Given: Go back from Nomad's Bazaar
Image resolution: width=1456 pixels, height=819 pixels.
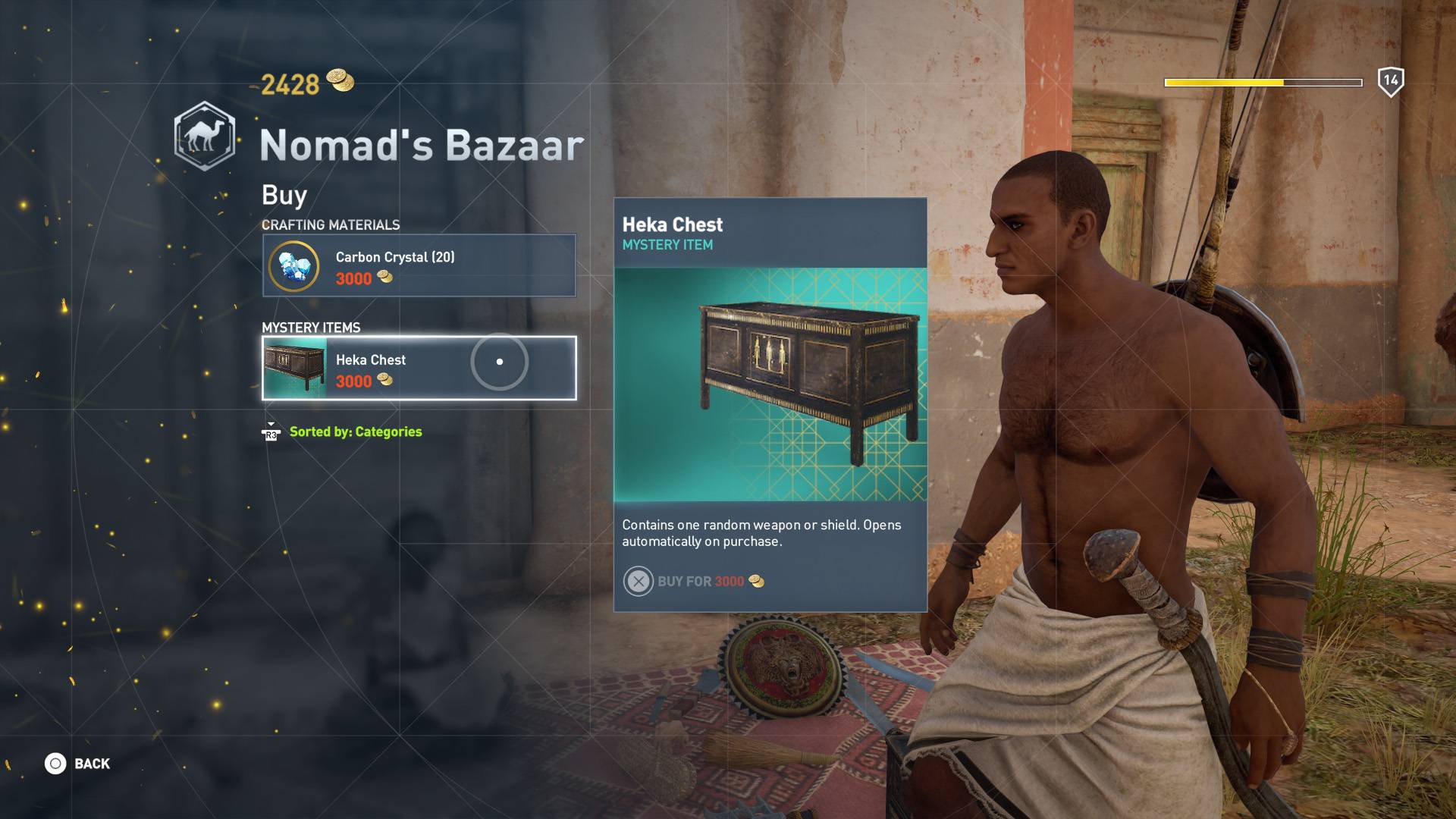Looking at the screenshot, I should coord(78,764).
